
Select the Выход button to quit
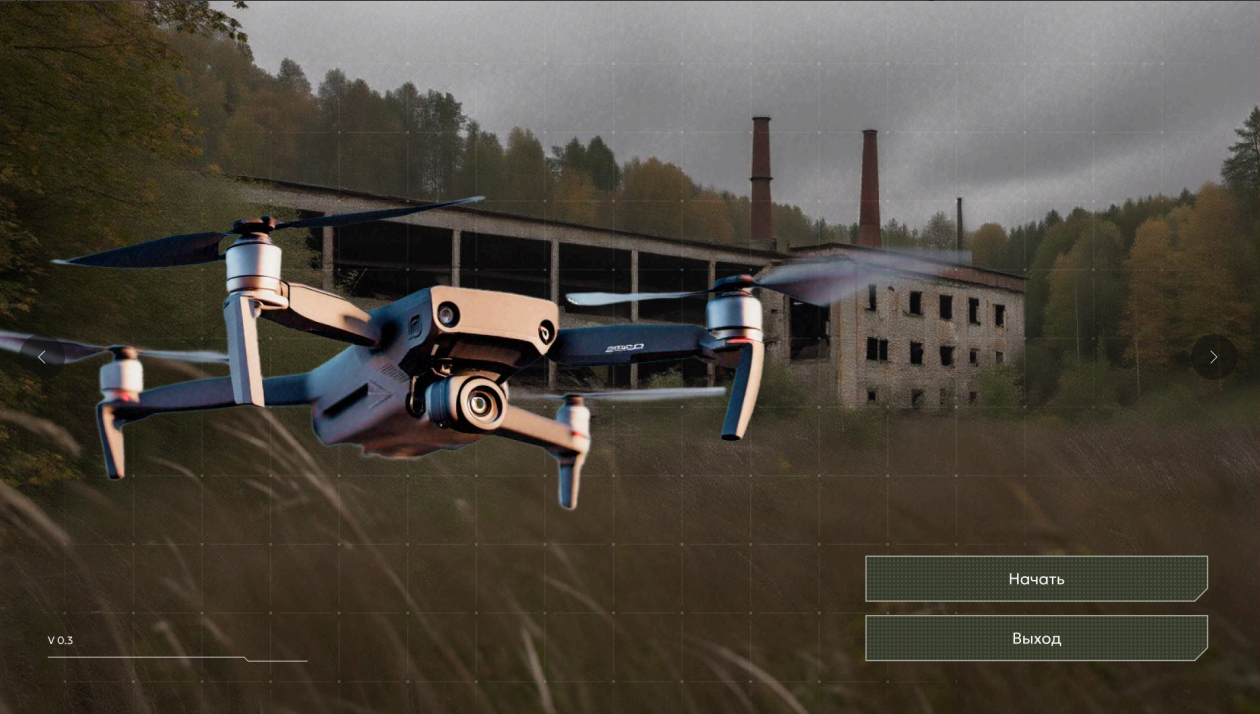pyautogui.click(x=1036, y=638)
